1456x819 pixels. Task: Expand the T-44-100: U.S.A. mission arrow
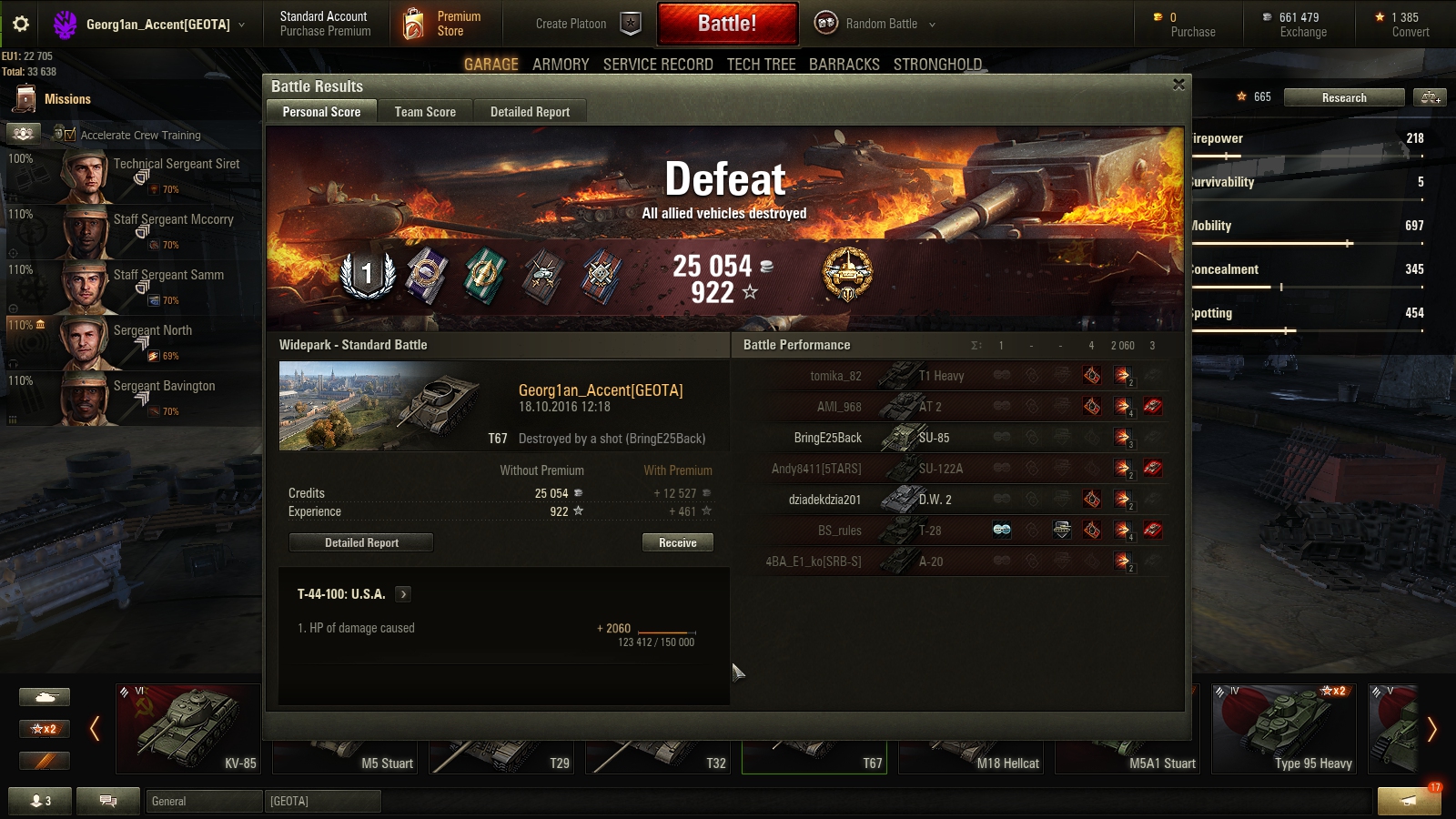tap(403, 594)
